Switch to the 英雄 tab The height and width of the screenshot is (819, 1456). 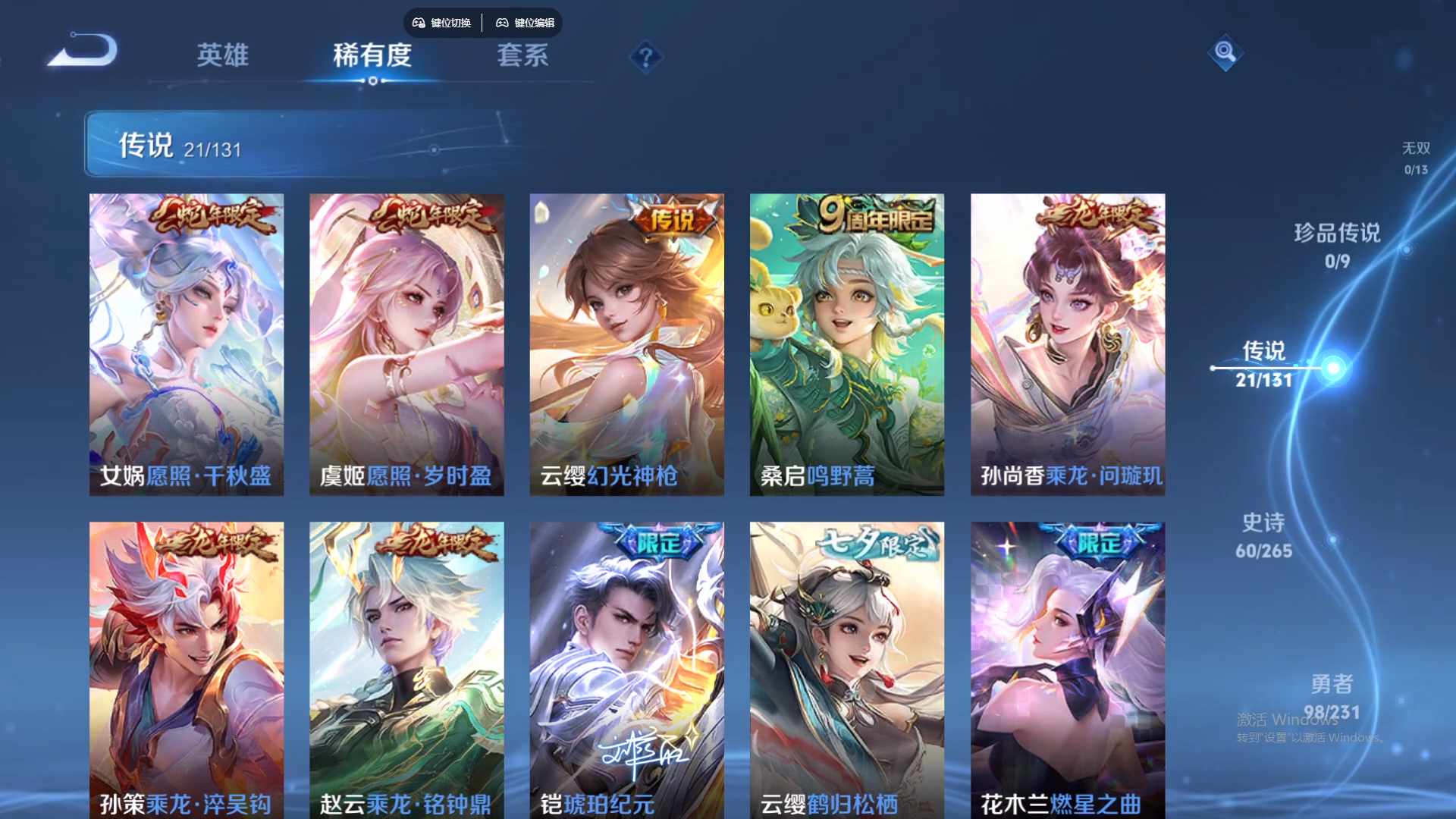pos(222,55)
